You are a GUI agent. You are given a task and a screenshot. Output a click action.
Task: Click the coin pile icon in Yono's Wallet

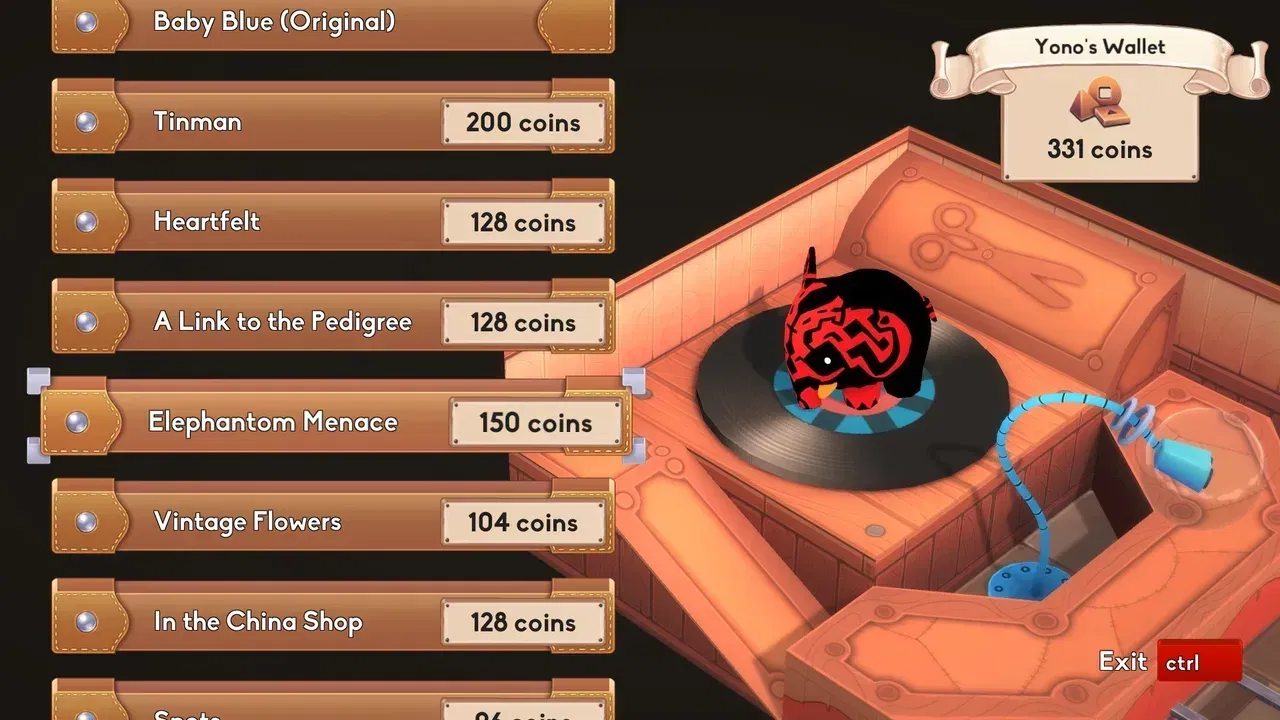1100,102
